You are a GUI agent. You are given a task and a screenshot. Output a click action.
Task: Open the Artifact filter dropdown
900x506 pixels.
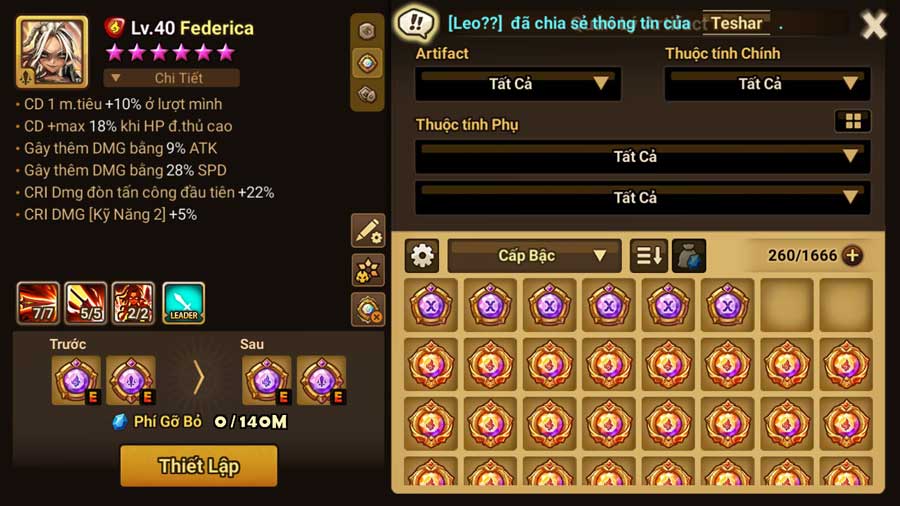(518, 84)
